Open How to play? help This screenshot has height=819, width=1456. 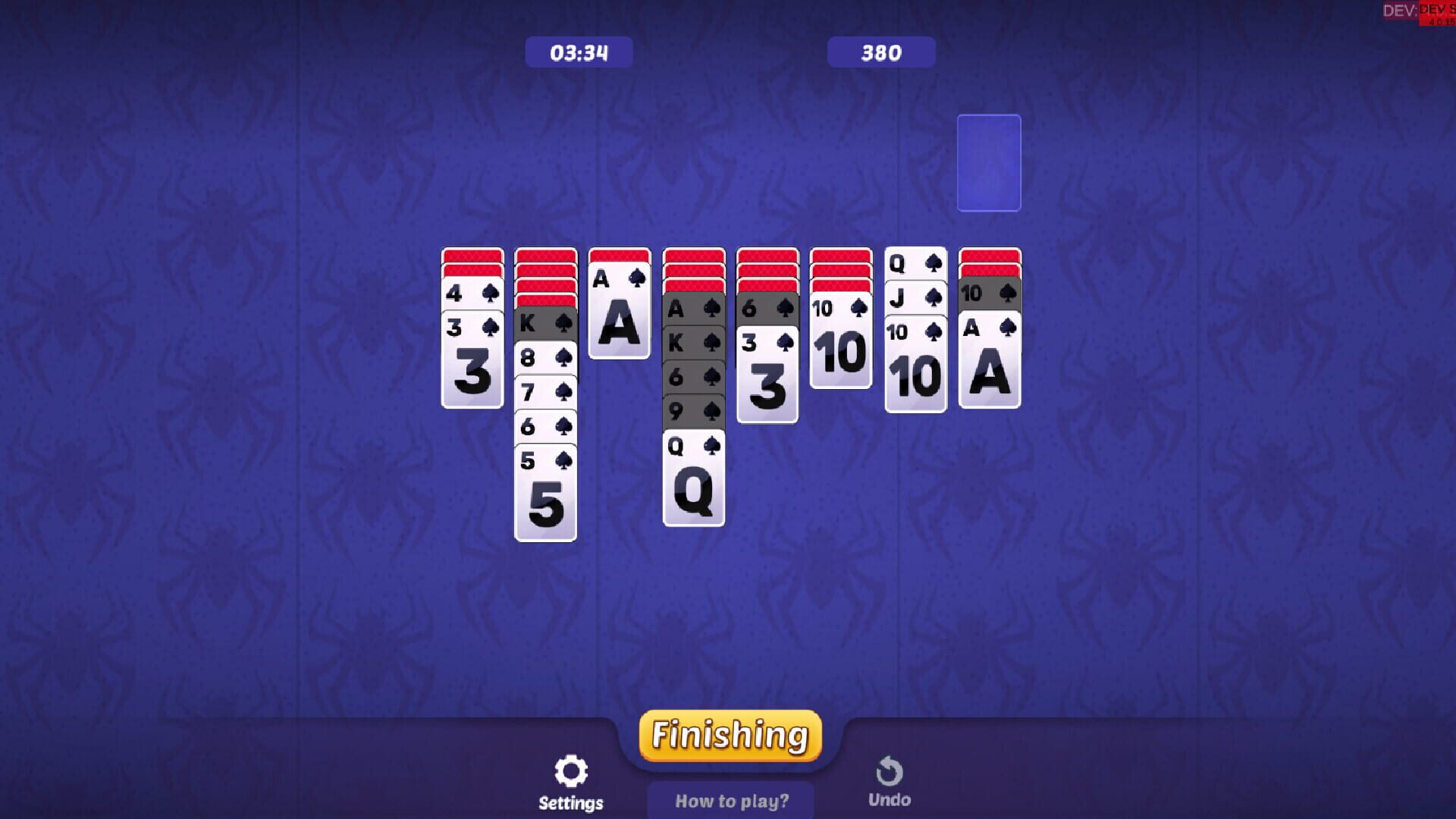coord(730,800)
